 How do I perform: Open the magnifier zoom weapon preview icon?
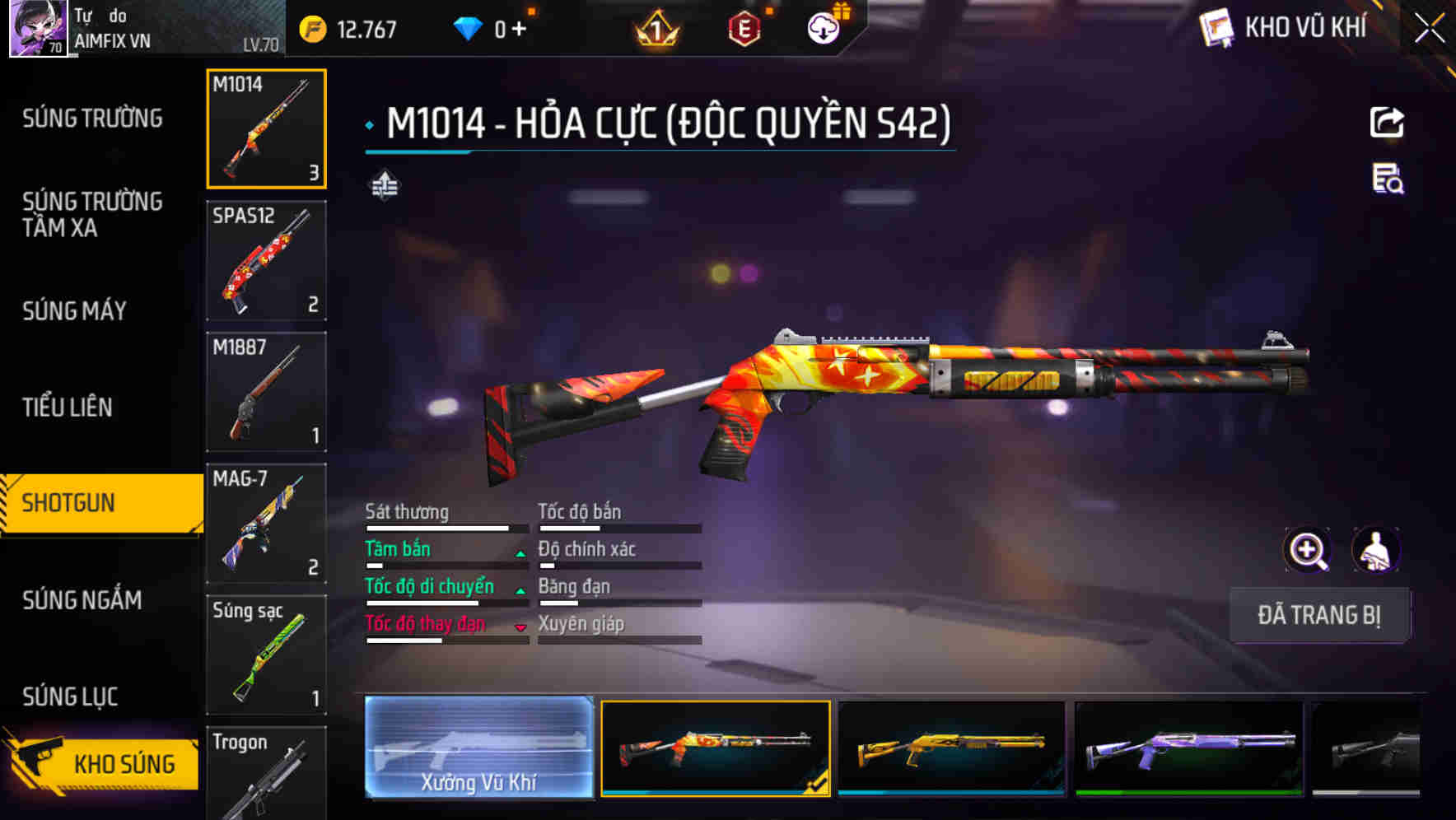pyautogui.click(x=1308, y=550)
